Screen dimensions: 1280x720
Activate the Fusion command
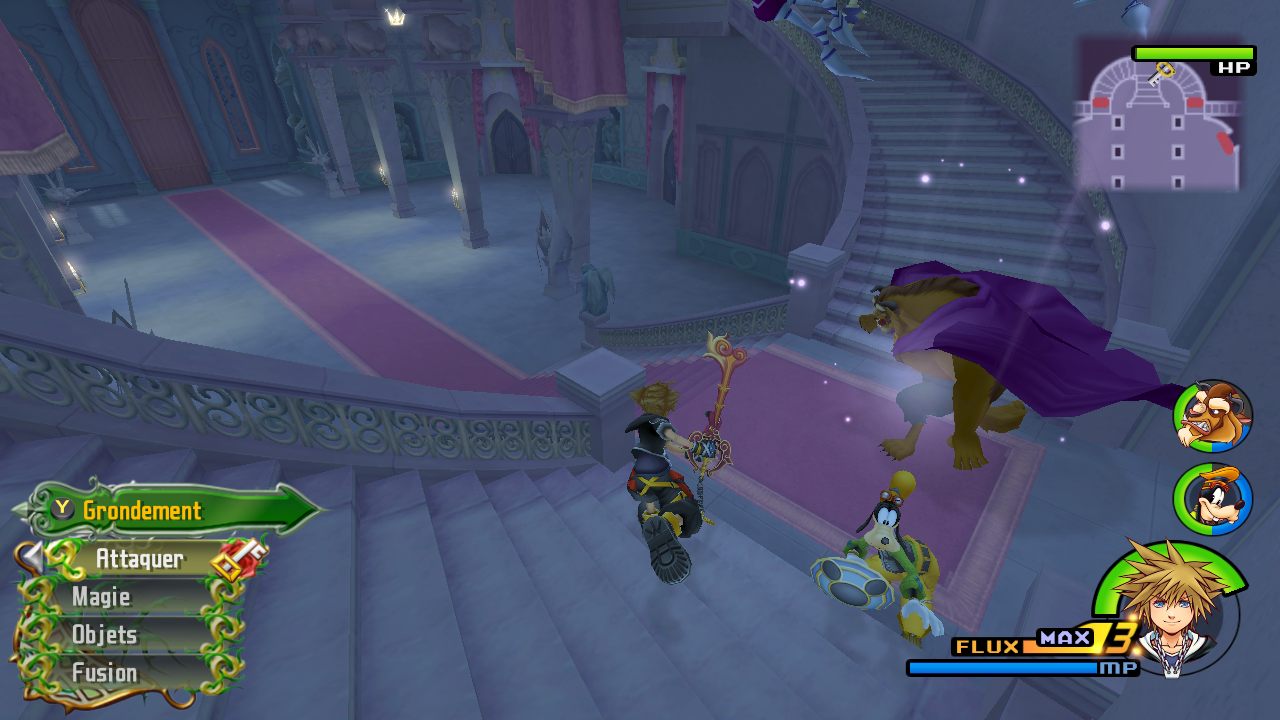105,673
